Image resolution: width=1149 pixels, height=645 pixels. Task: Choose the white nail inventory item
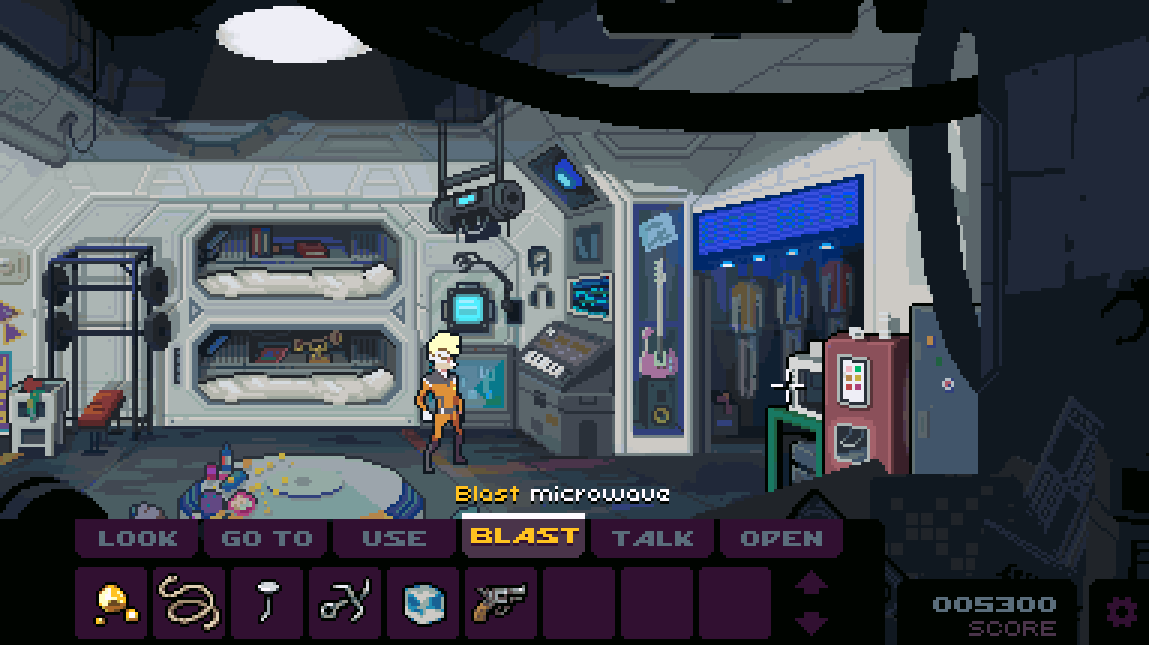[x=268, y=603]
